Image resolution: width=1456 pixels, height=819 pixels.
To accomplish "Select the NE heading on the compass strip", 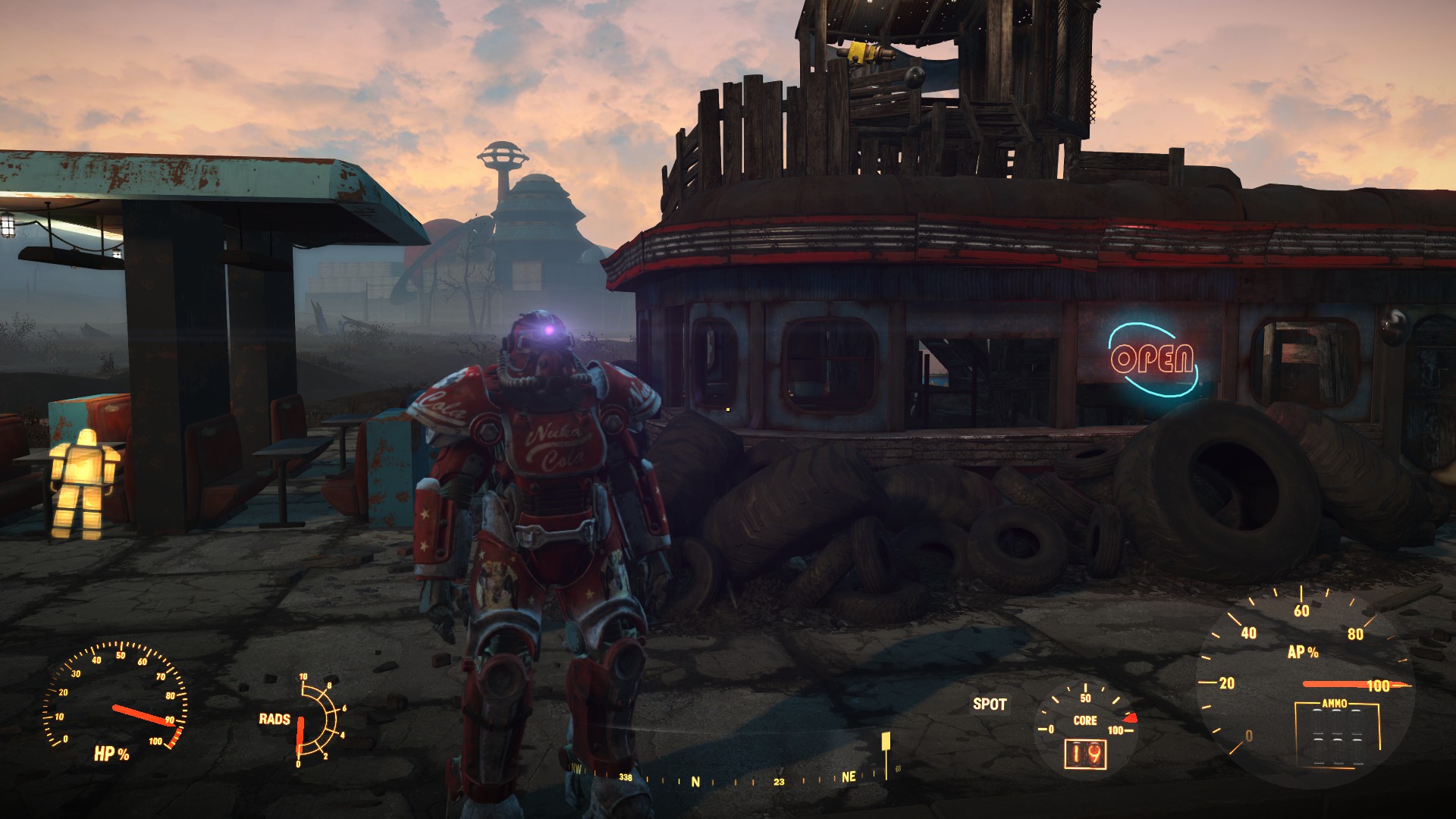I will pyautogui.click(x=849, y=777).
